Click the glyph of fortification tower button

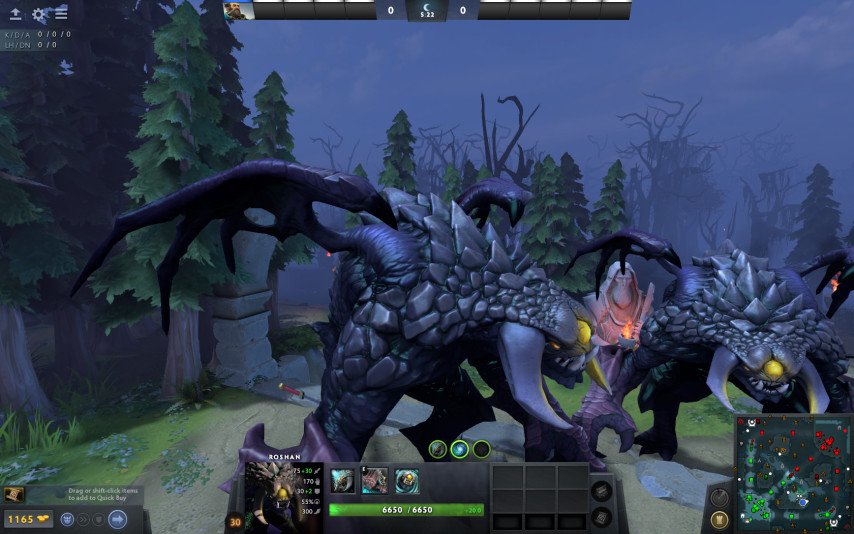tap(718, 519)
